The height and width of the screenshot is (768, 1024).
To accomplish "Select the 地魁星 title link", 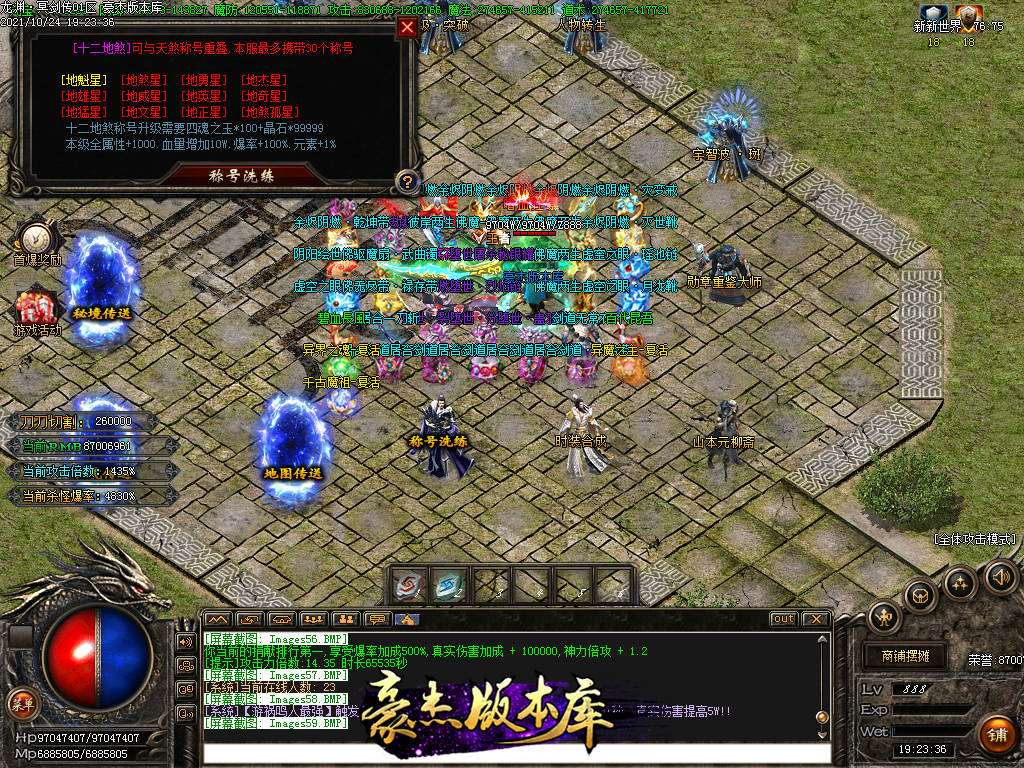I will pyautogui.click(x=83, y=79).
